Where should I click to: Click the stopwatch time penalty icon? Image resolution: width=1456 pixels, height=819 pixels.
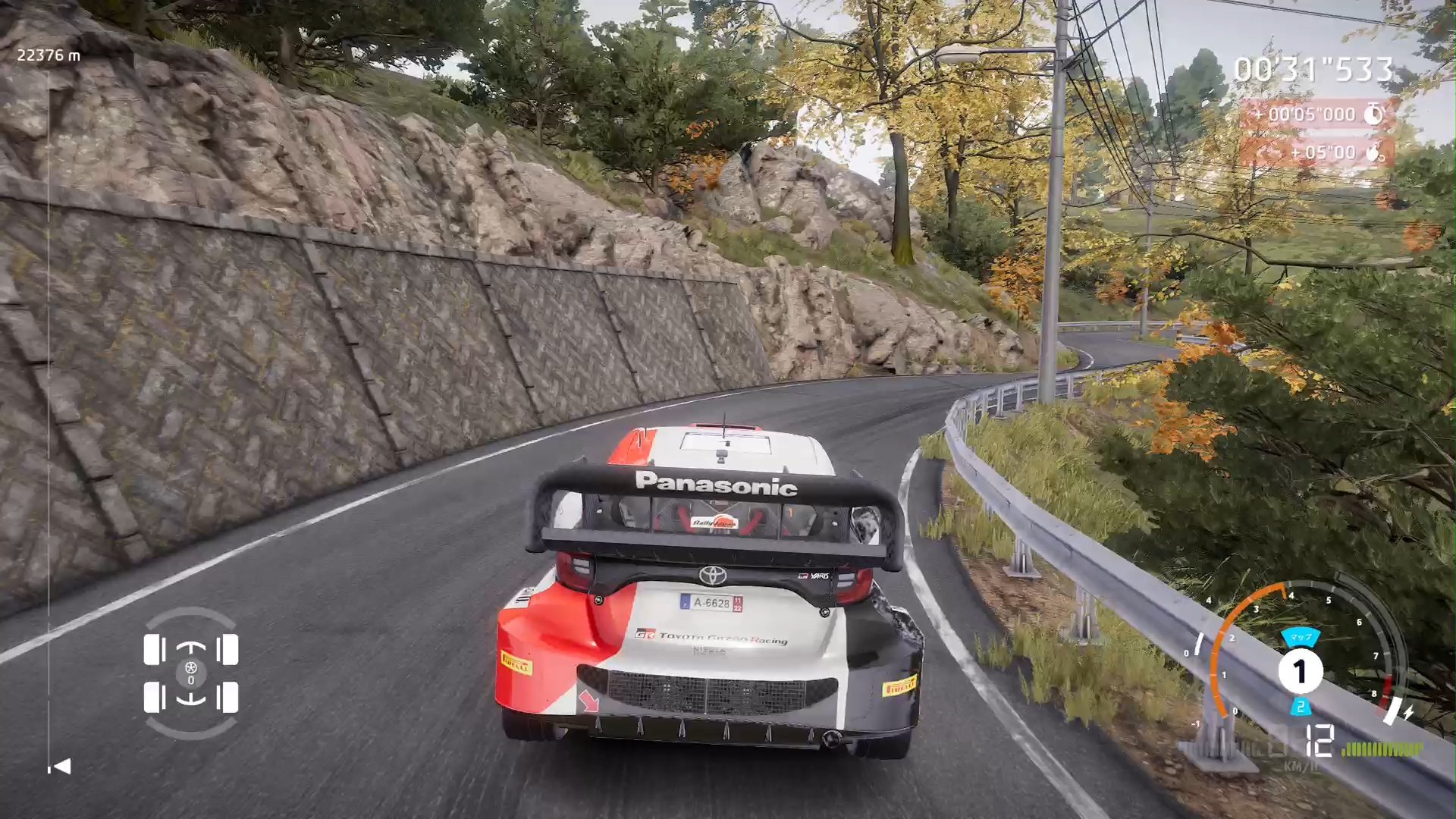1373,115
